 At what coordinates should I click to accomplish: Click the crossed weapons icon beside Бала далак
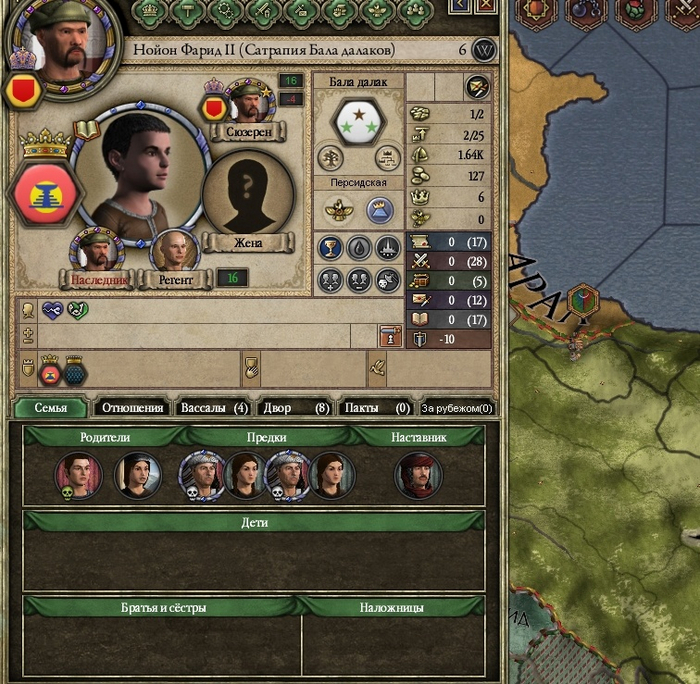click(x=478, y=87)
